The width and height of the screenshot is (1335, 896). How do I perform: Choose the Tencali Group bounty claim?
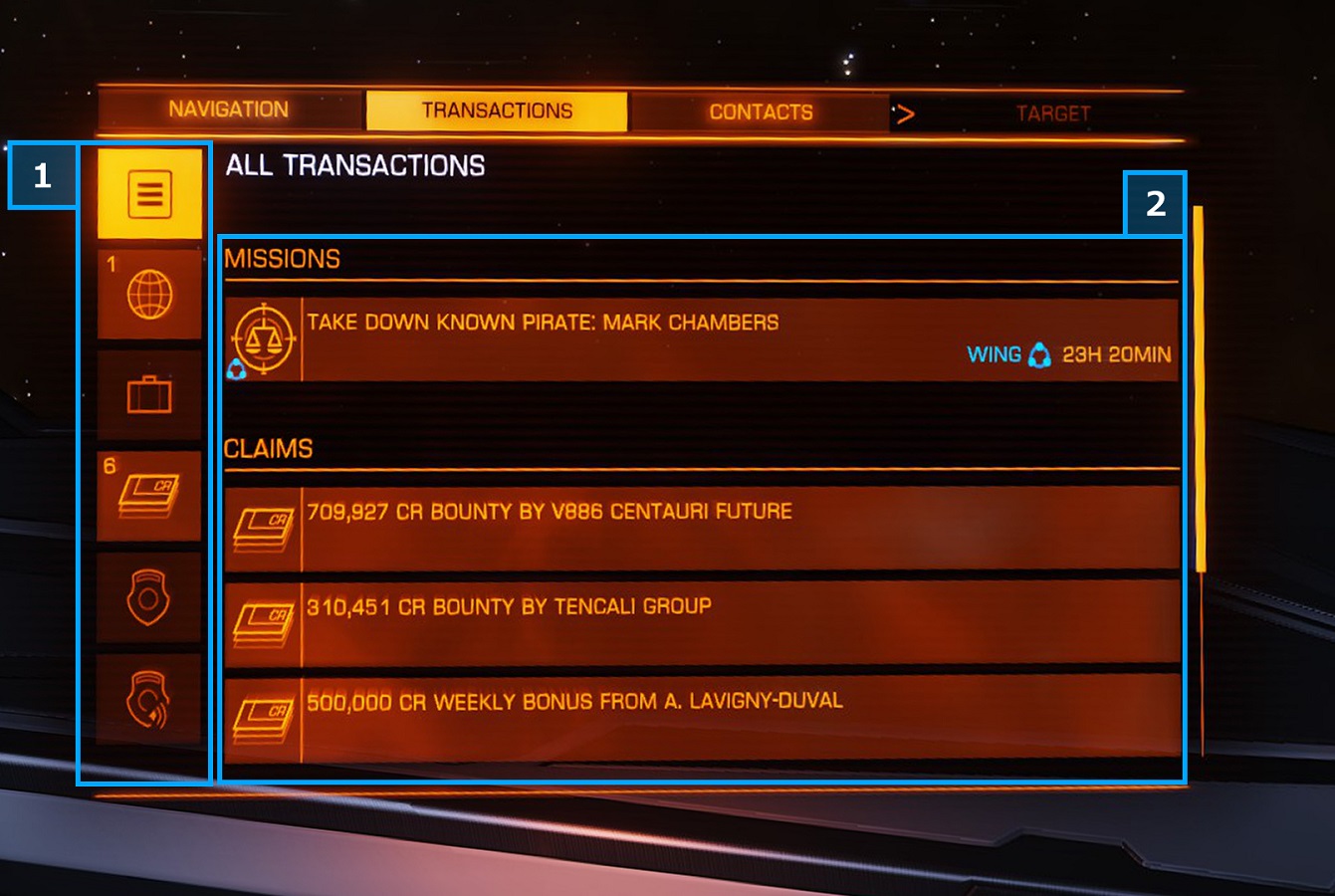[701, 624]
